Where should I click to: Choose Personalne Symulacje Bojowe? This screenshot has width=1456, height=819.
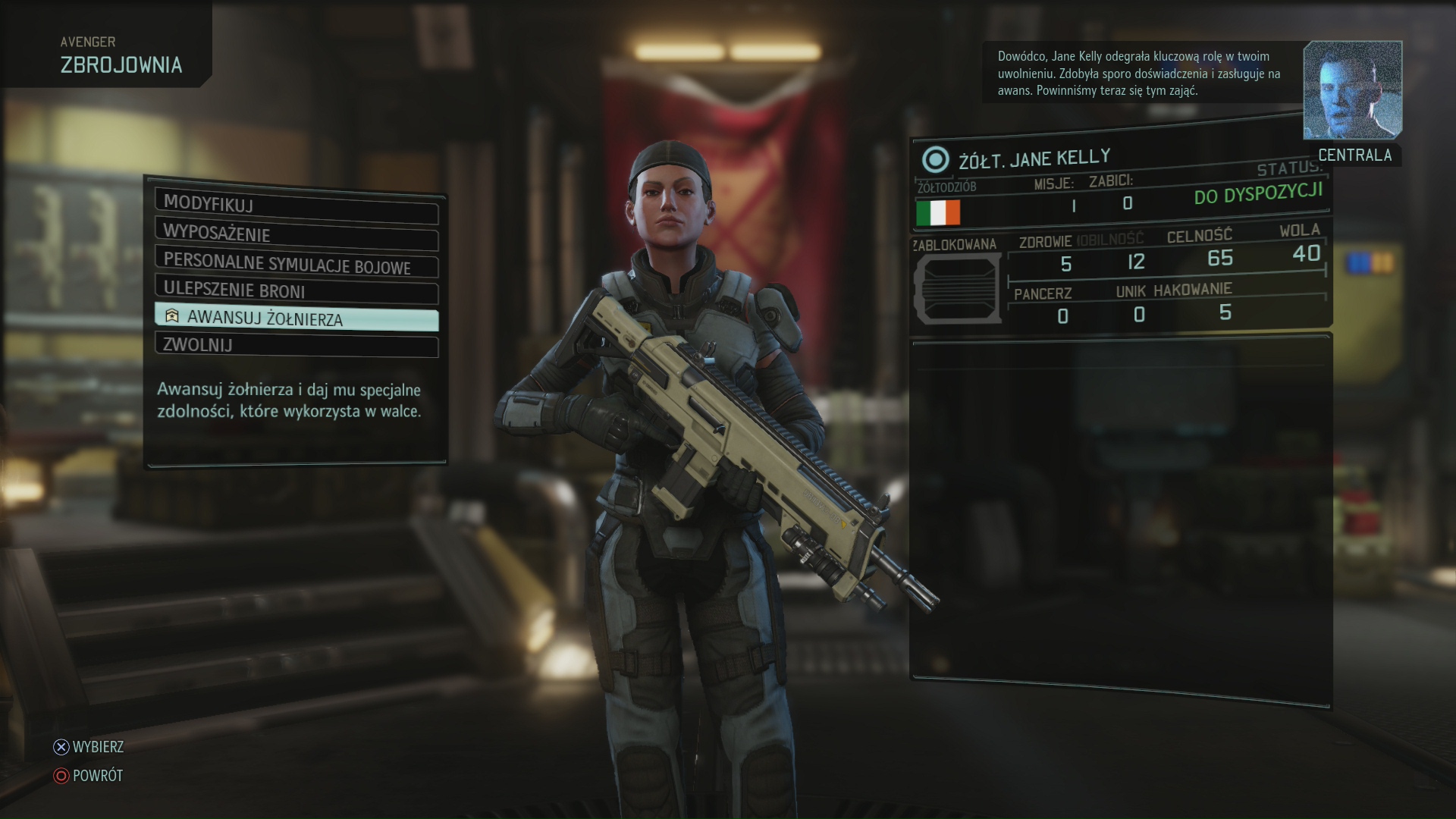pyautogui.click(x=296, y=262)
